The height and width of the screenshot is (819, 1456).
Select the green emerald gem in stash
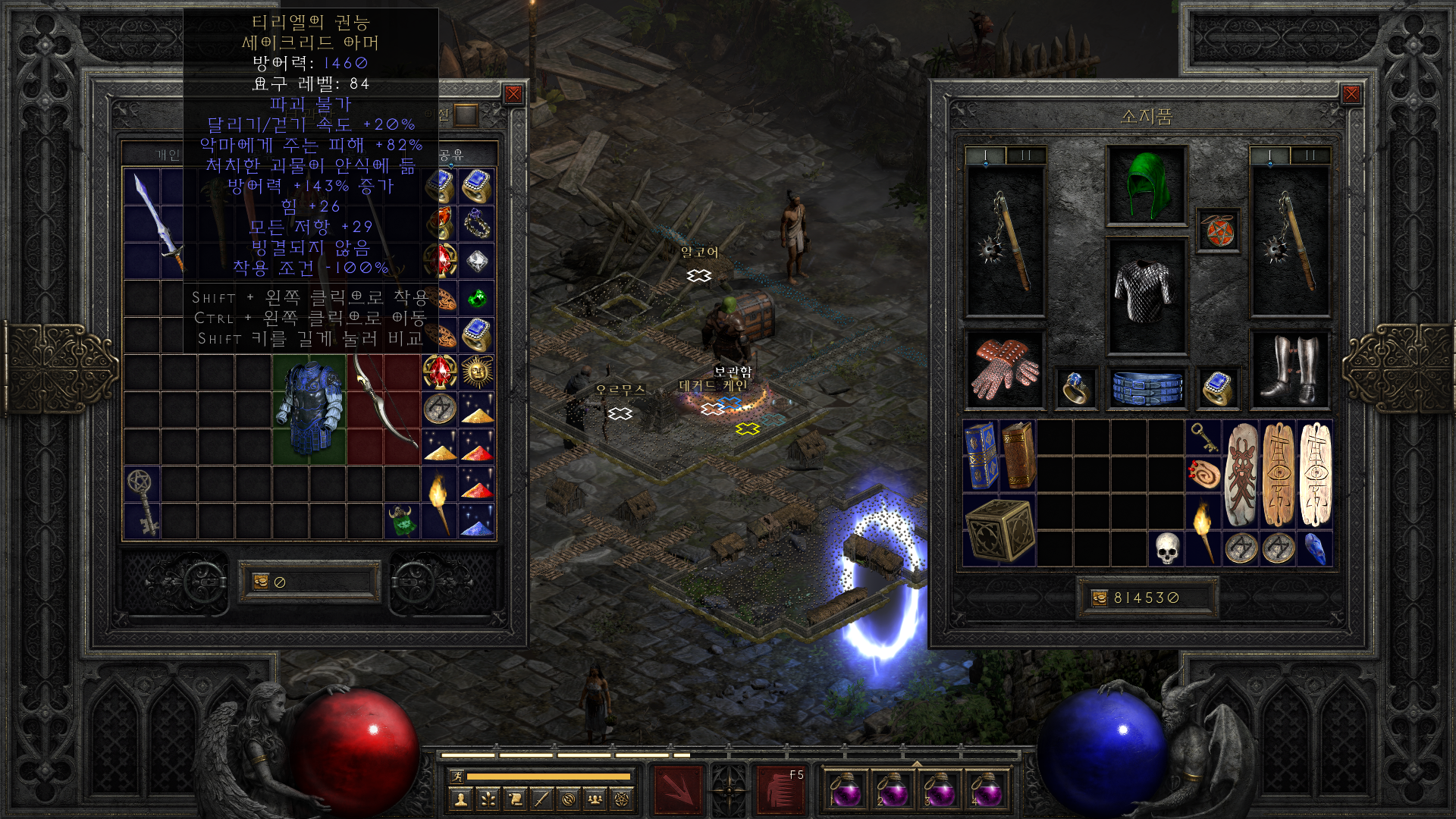(x=477, y=298)
